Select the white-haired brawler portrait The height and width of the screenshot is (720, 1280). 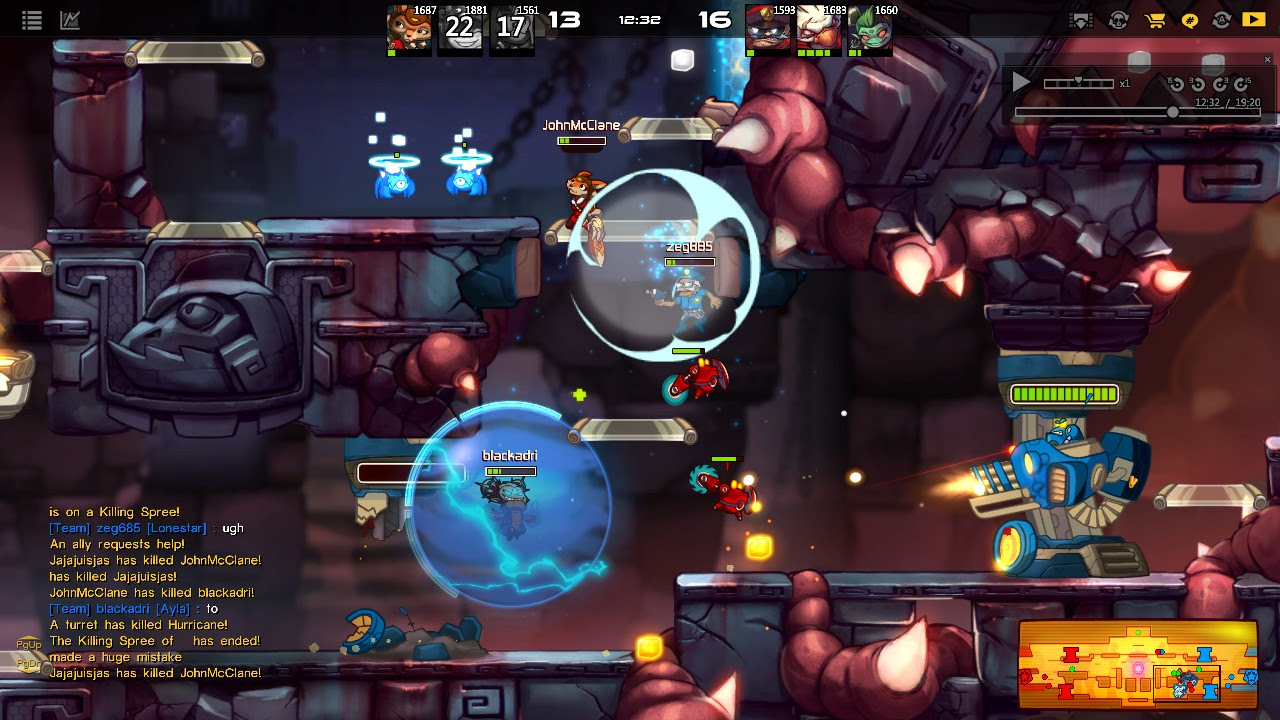coord(819,27)
